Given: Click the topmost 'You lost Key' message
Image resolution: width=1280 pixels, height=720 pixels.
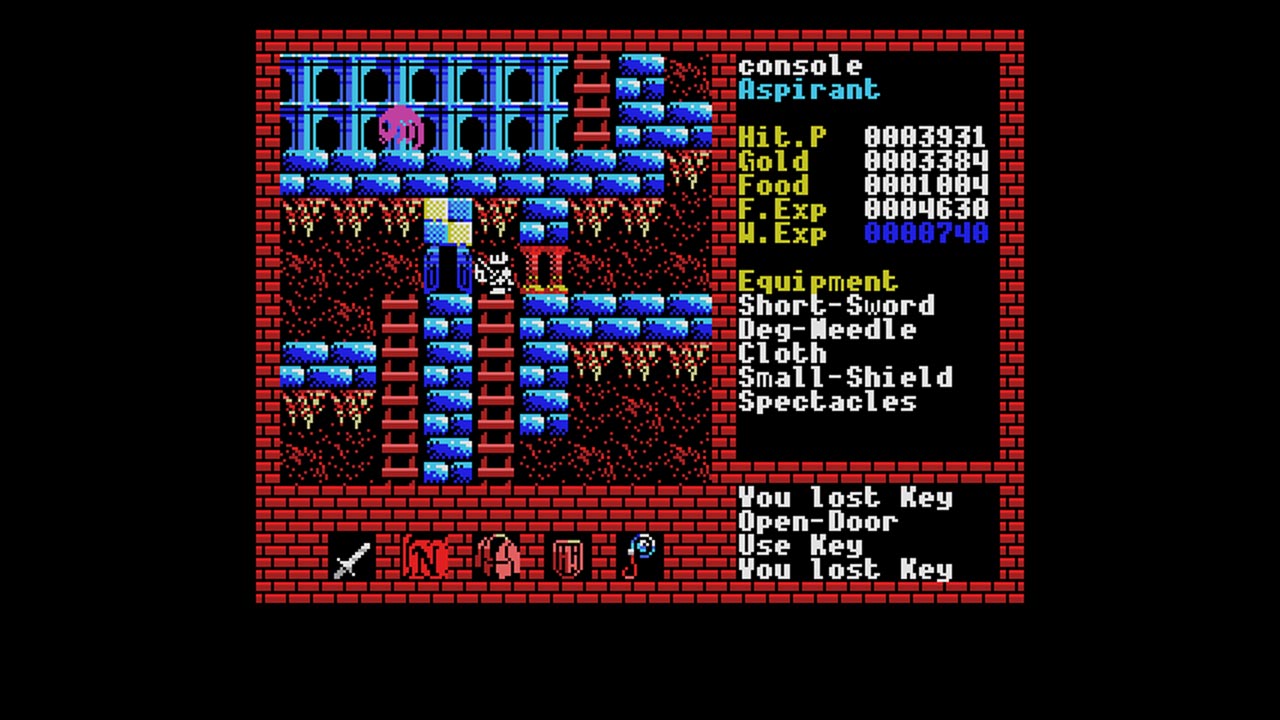Looking at the screenshot, I should coord(845,498).
